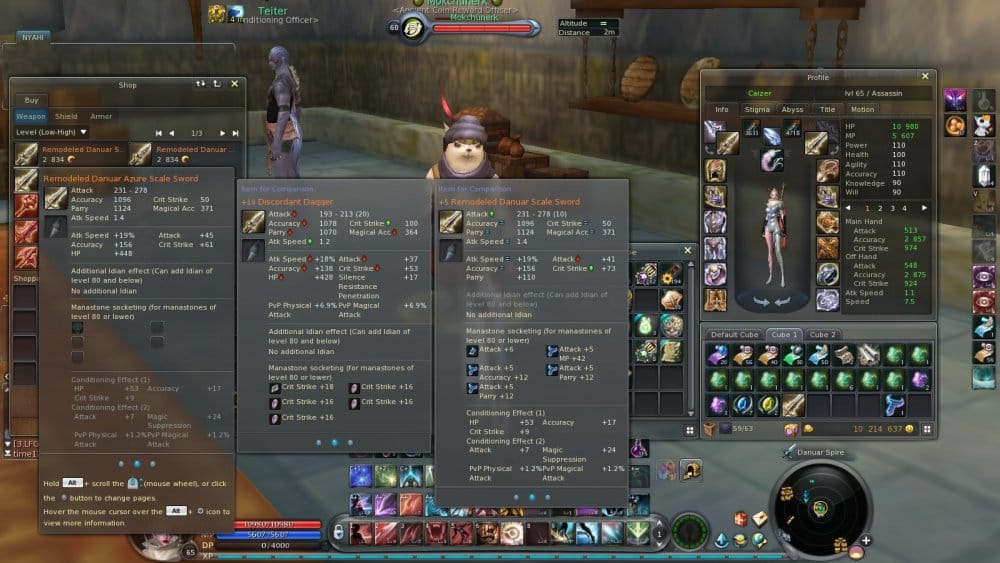Close the Profile window
1000x563 pixels.
pyautogui.click(x=924, y=76)
